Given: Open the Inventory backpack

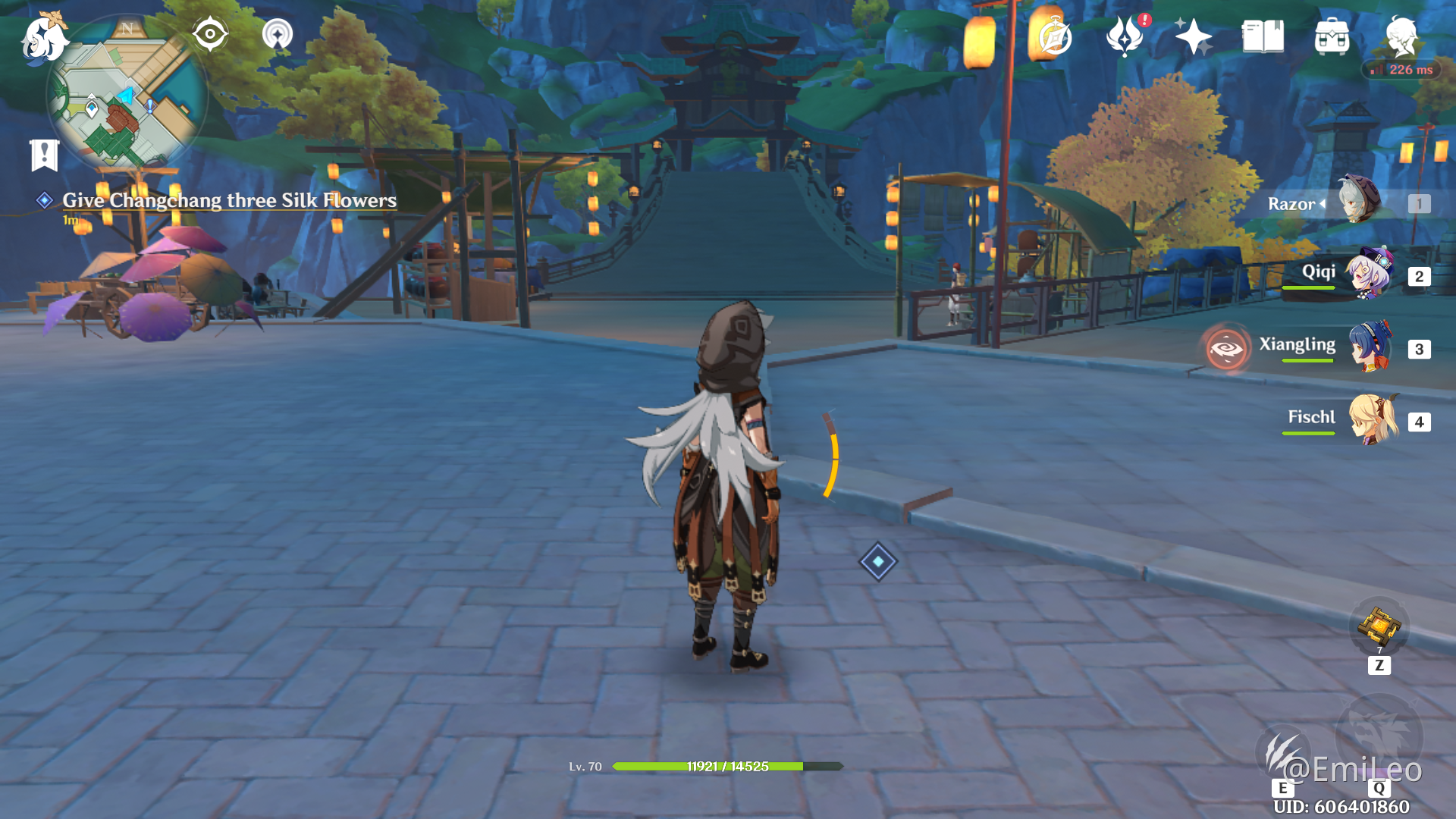Looking at the screenshot, I should tap(1332, 36).
